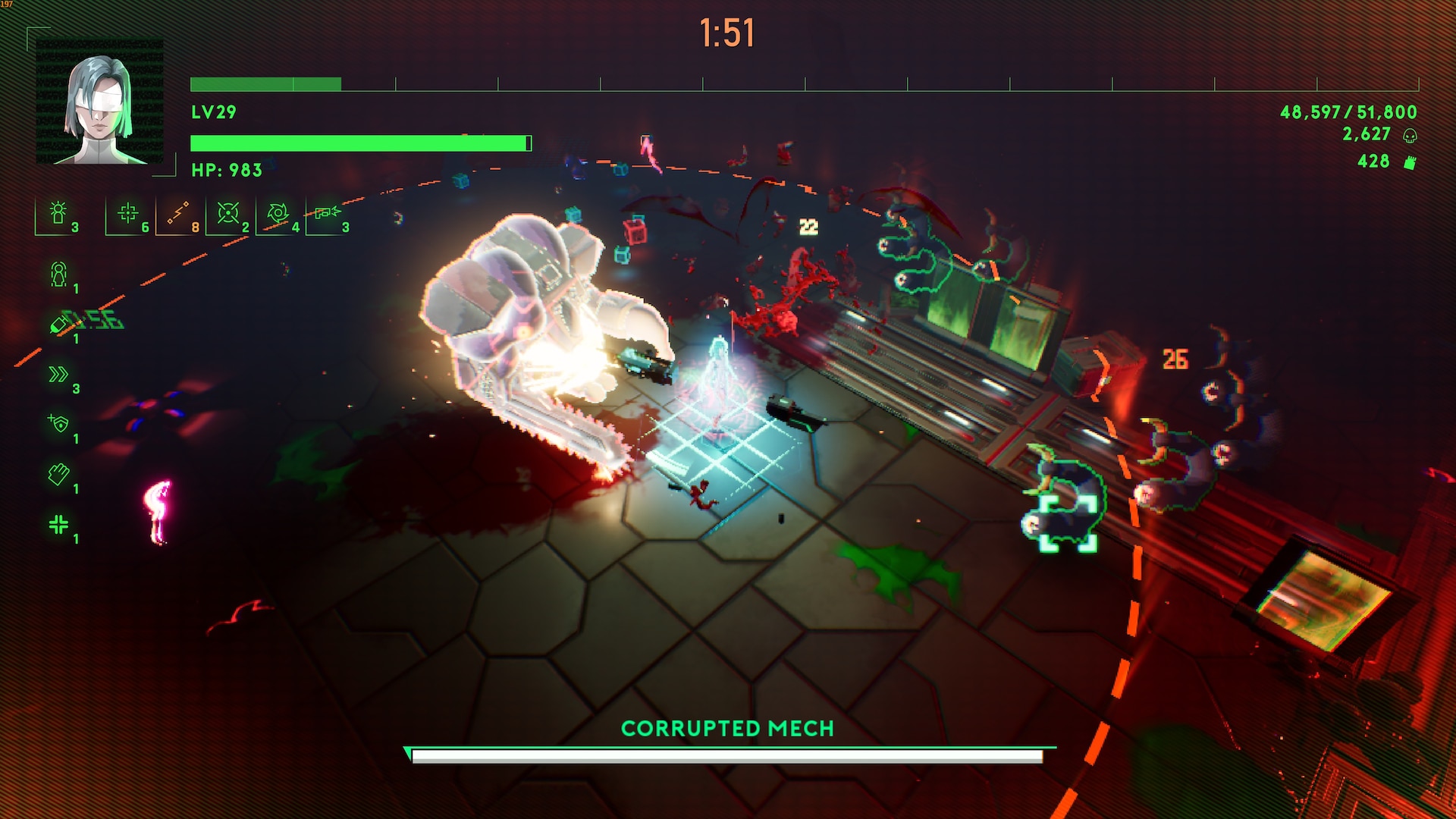This screenshot has width=1456, height=819.
Task: Select the glowing figure ability icon
Action: pyautogui.click(x=58, y=213)
